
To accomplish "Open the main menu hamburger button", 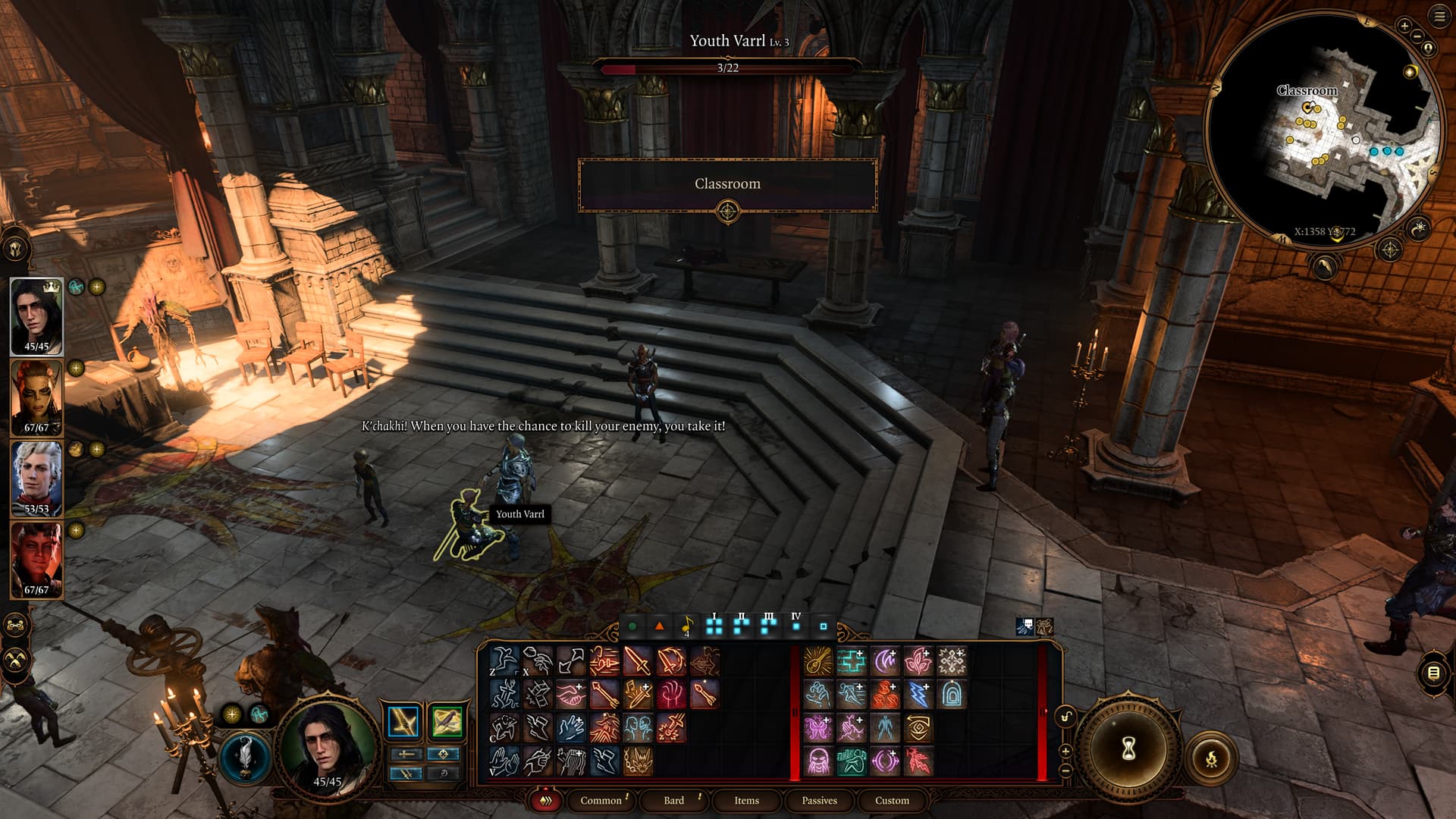I will pos(1439,17).
